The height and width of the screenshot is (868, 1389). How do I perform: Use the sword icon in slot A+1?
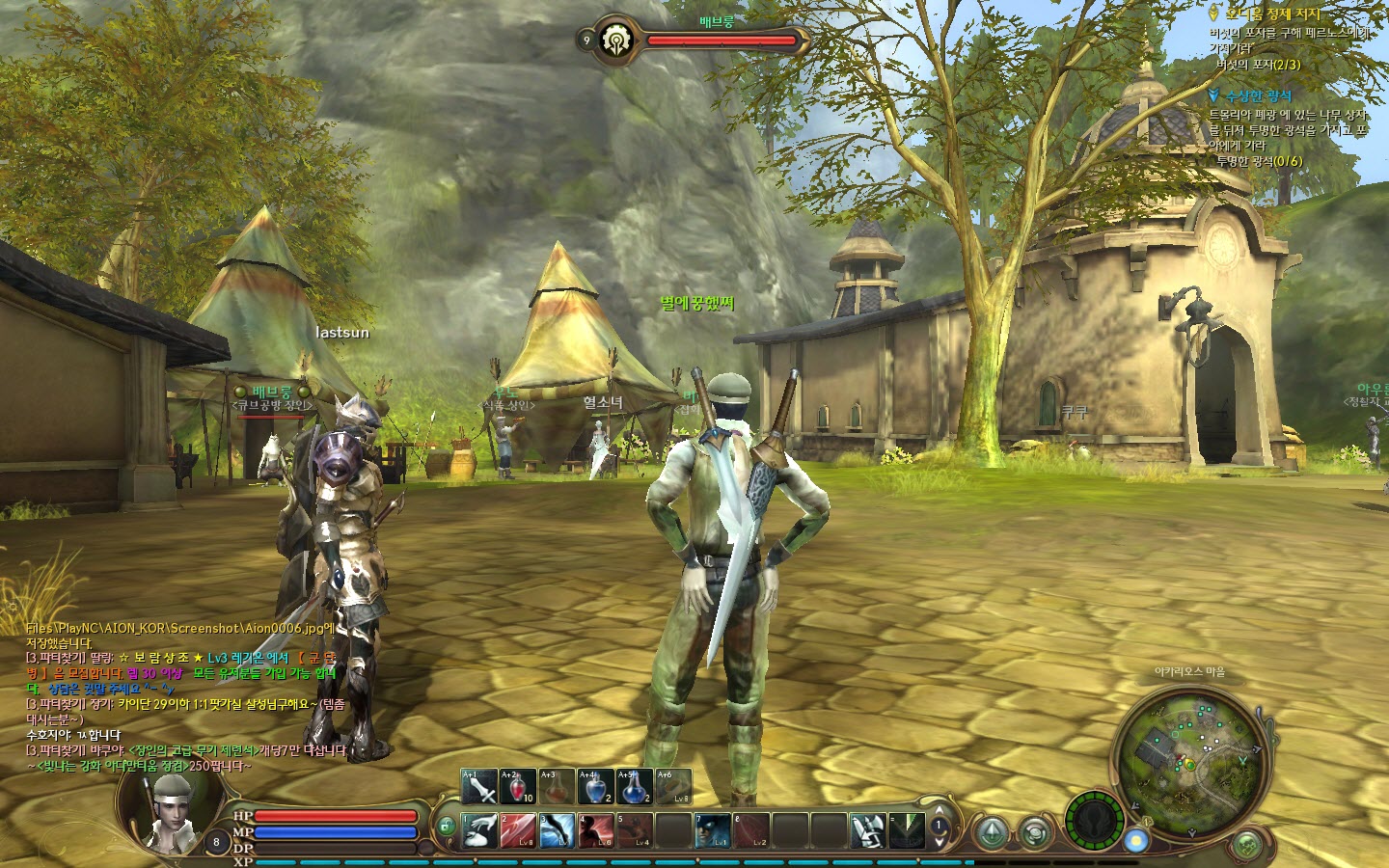pos(479,787)
